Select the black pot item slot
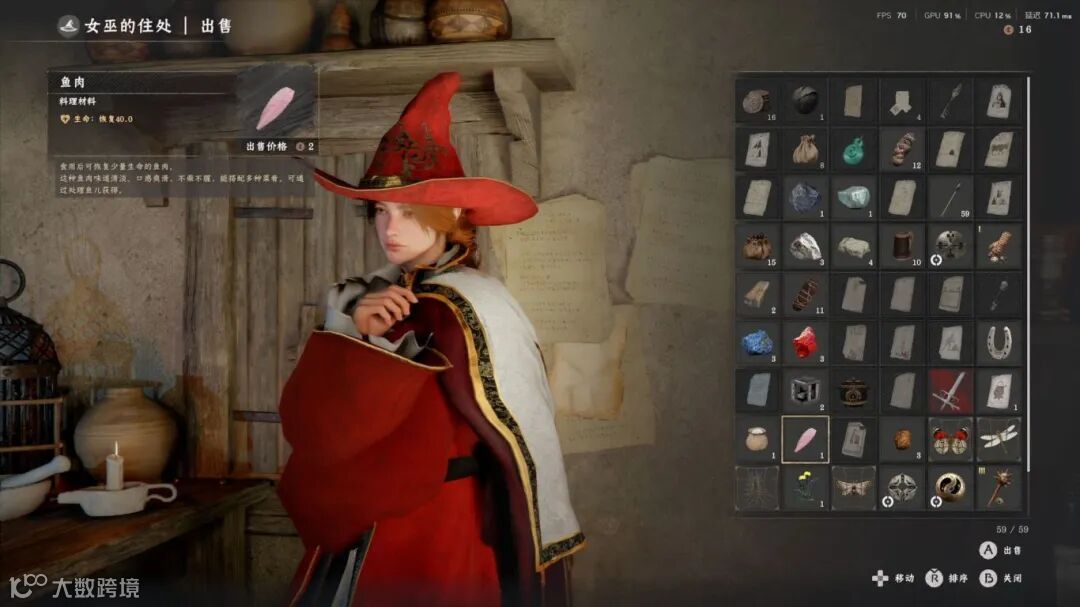 (853, 390)
